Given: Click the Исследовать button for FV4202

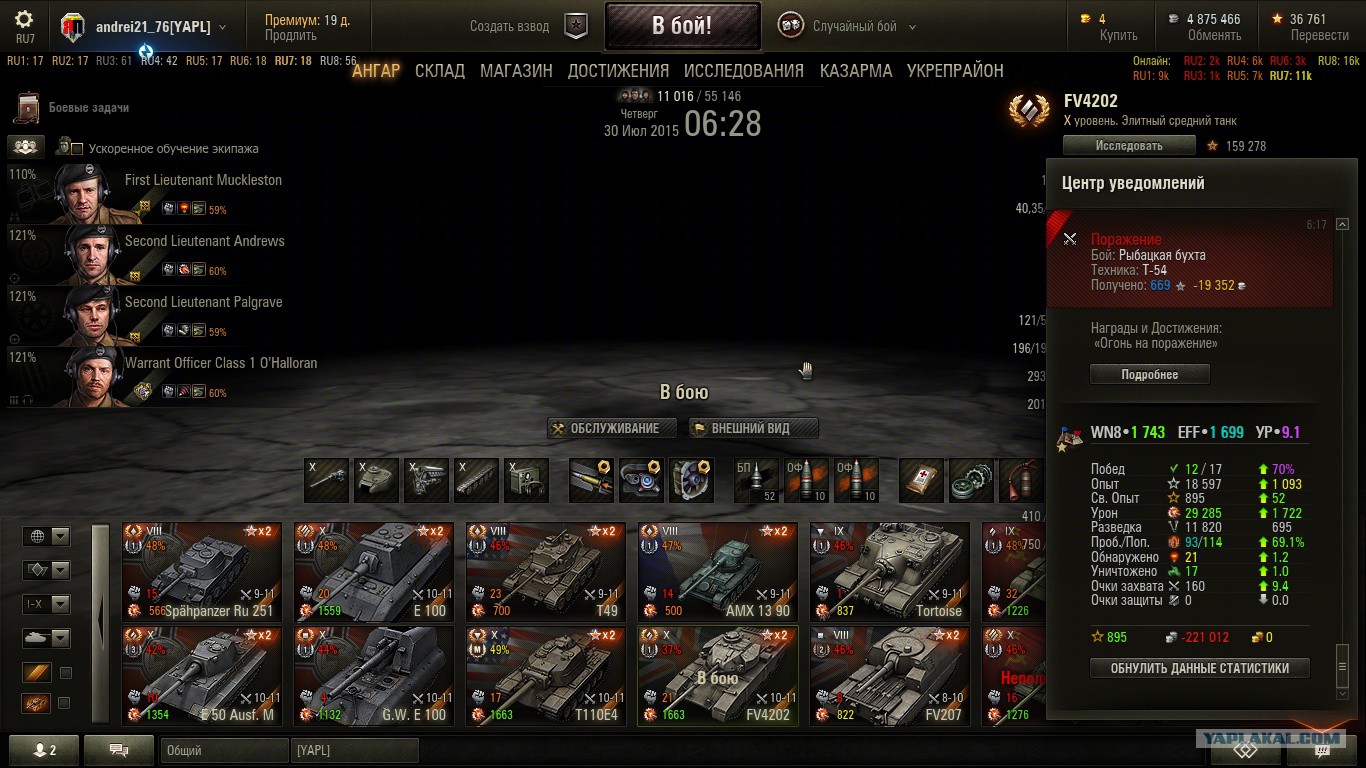Looking at the screenshot, I should 1129,146.
